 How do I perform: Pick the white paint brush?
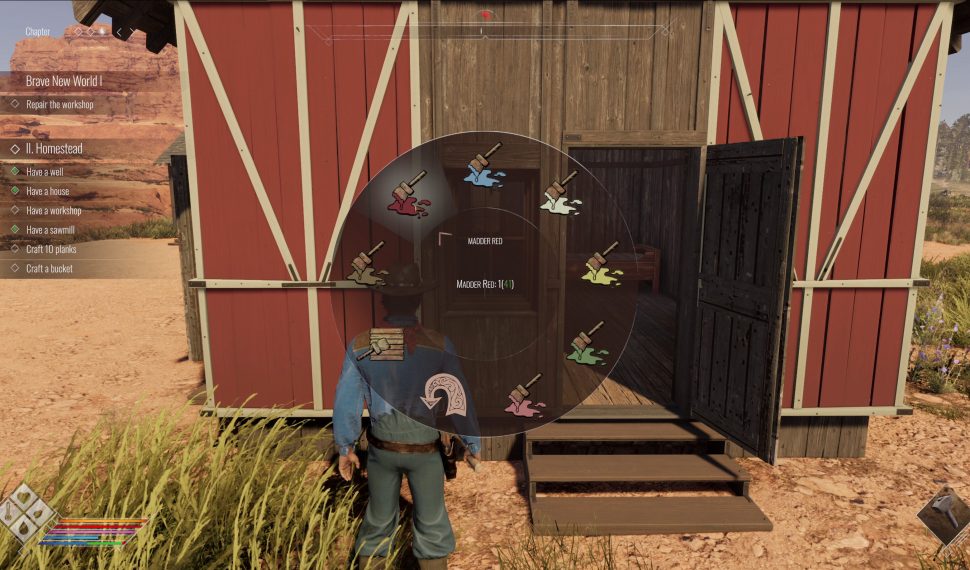pos(561,193)
